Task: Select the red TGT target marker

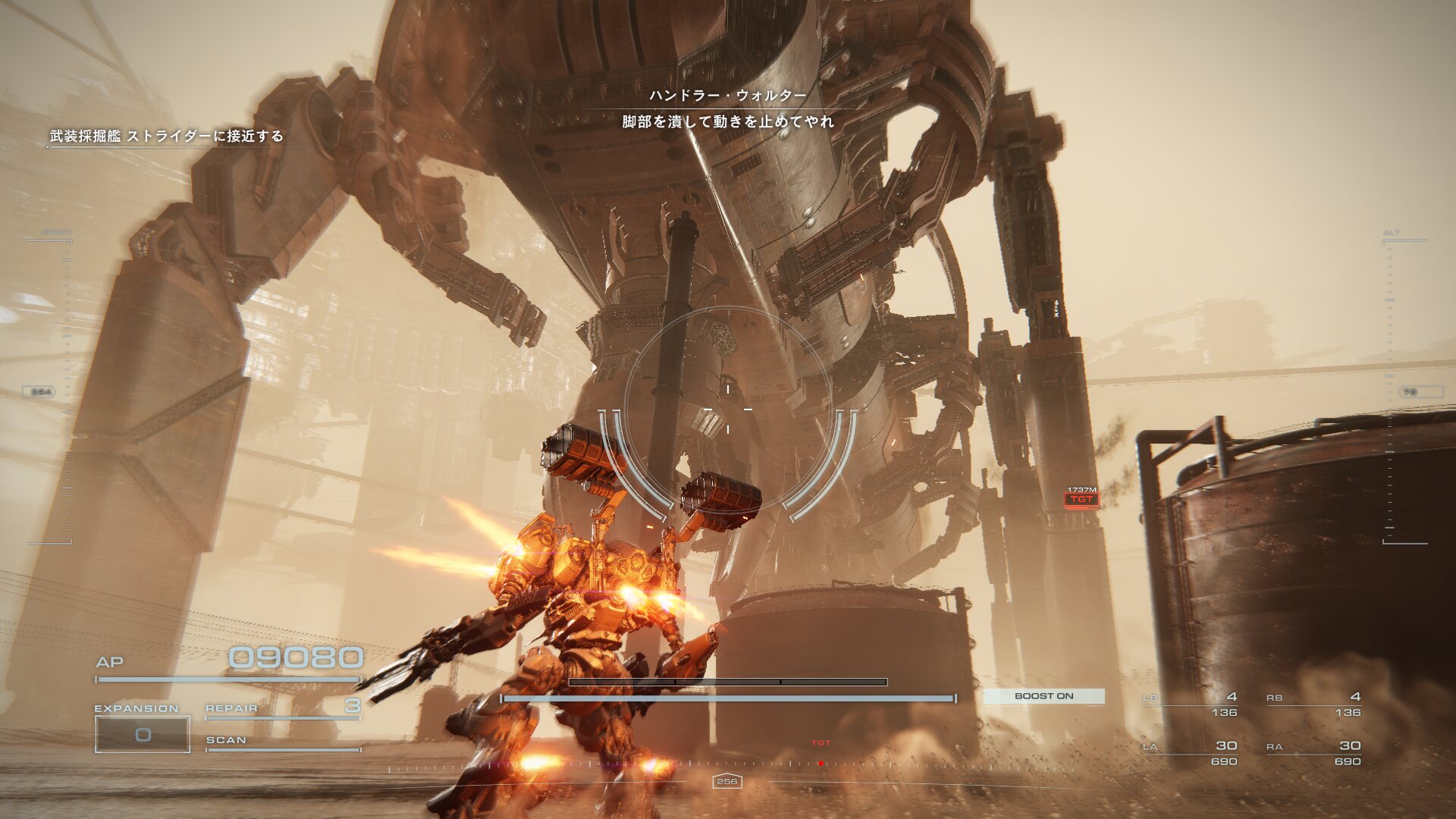Action: [1081, 499]
